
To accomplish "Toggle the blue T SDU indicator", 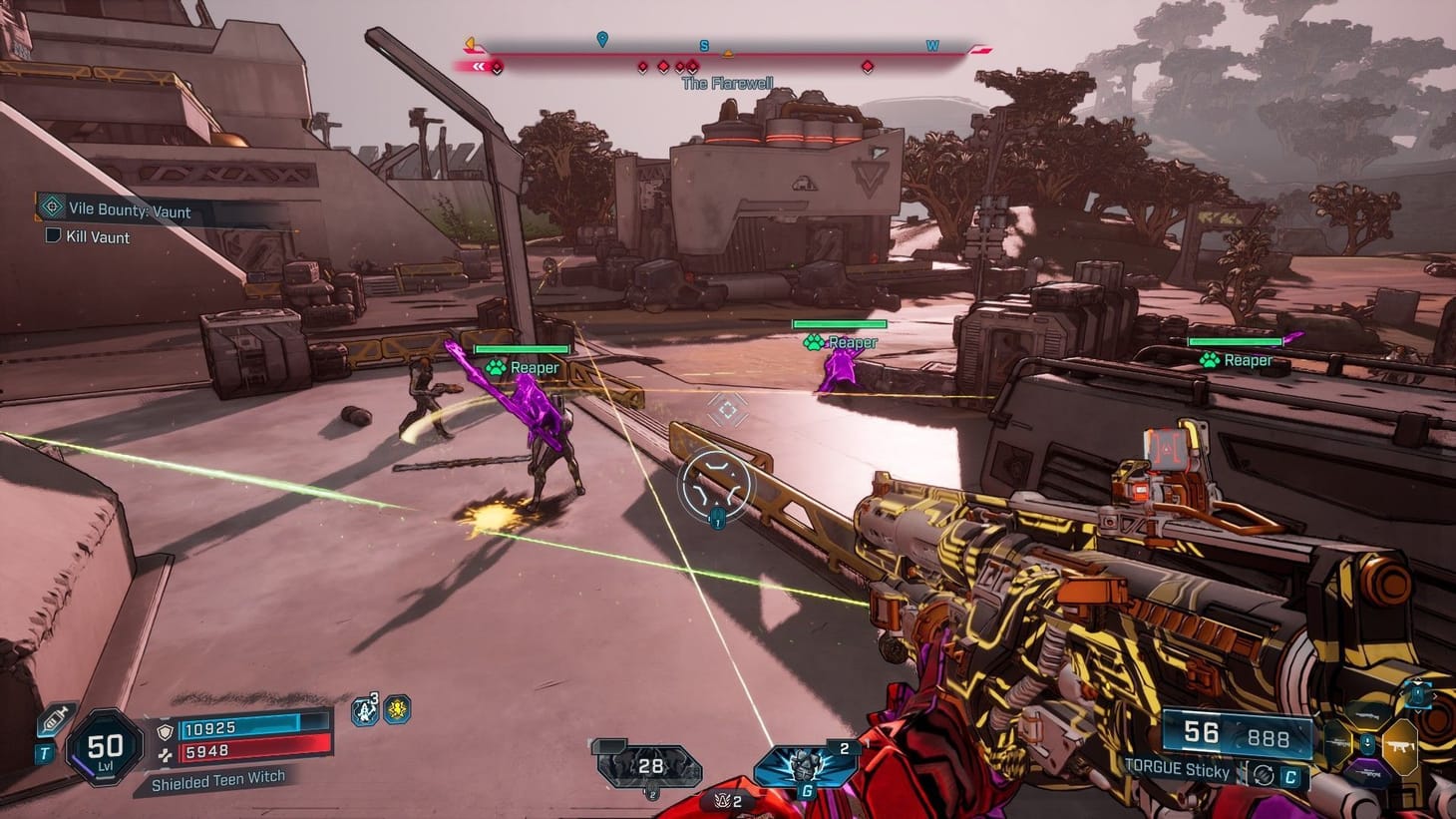I will click(44, 754).
